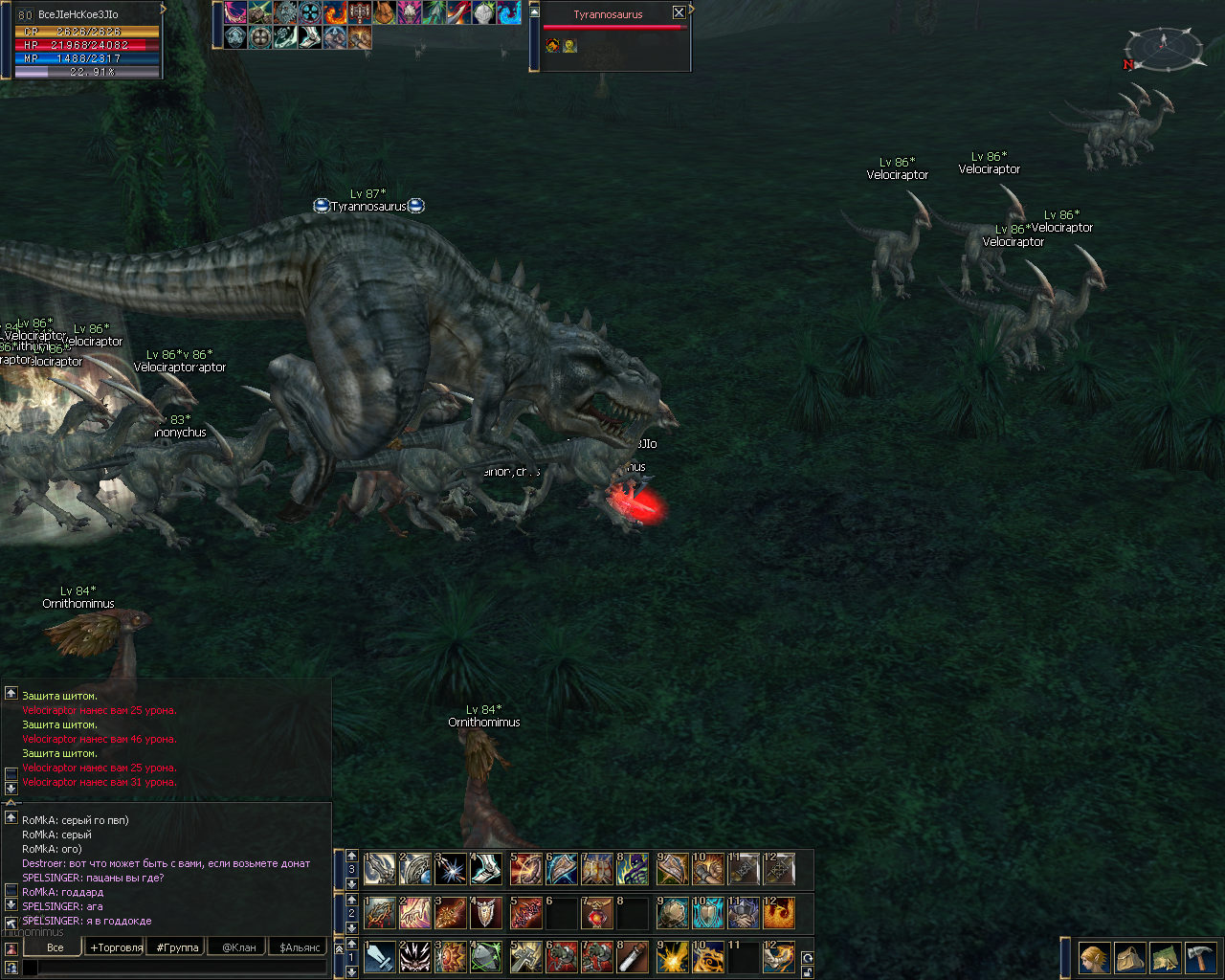1225x980 pixels.
Task: Activate the phoenix skill icon
Action: click(778, 913)
